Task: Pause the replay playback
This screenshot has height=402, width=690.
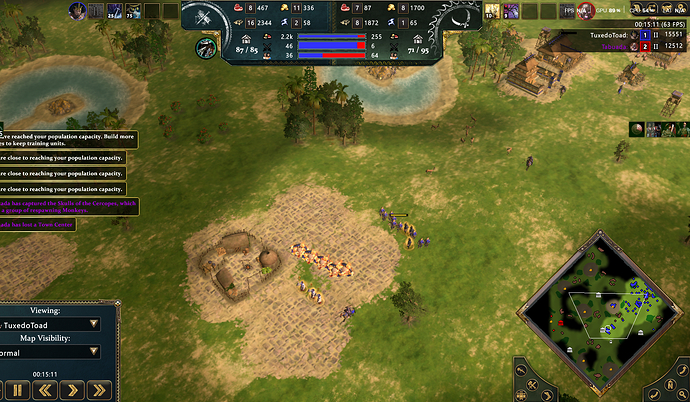Action: (17, 389)
